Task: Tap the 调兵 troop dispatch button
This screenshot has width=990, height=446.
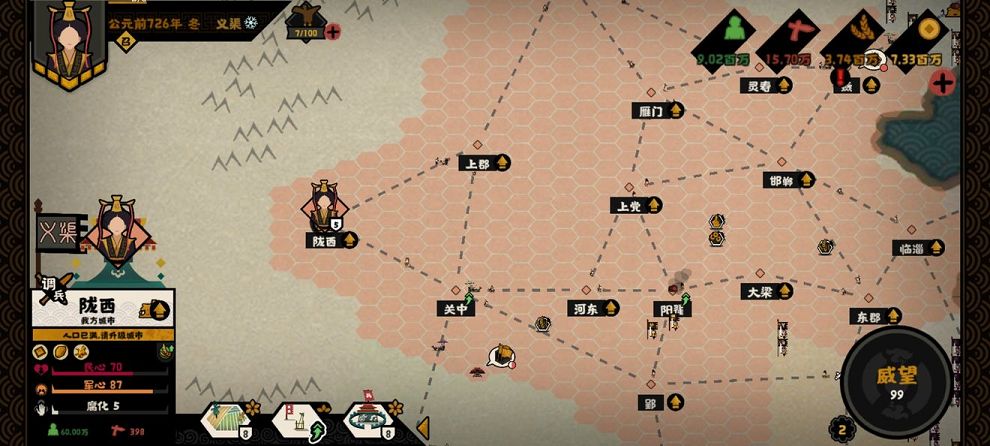Action: (x=54, y=288)
